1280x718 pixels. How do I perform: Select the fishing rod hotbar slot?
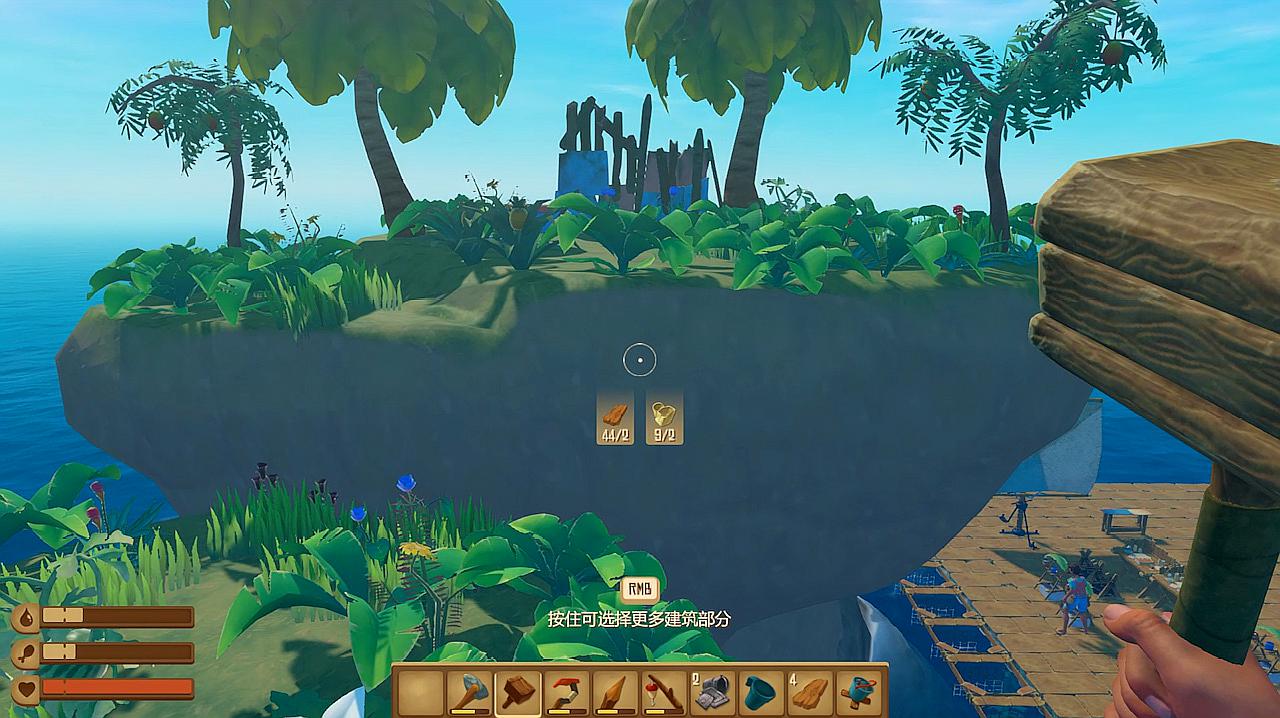coord(662,692)
